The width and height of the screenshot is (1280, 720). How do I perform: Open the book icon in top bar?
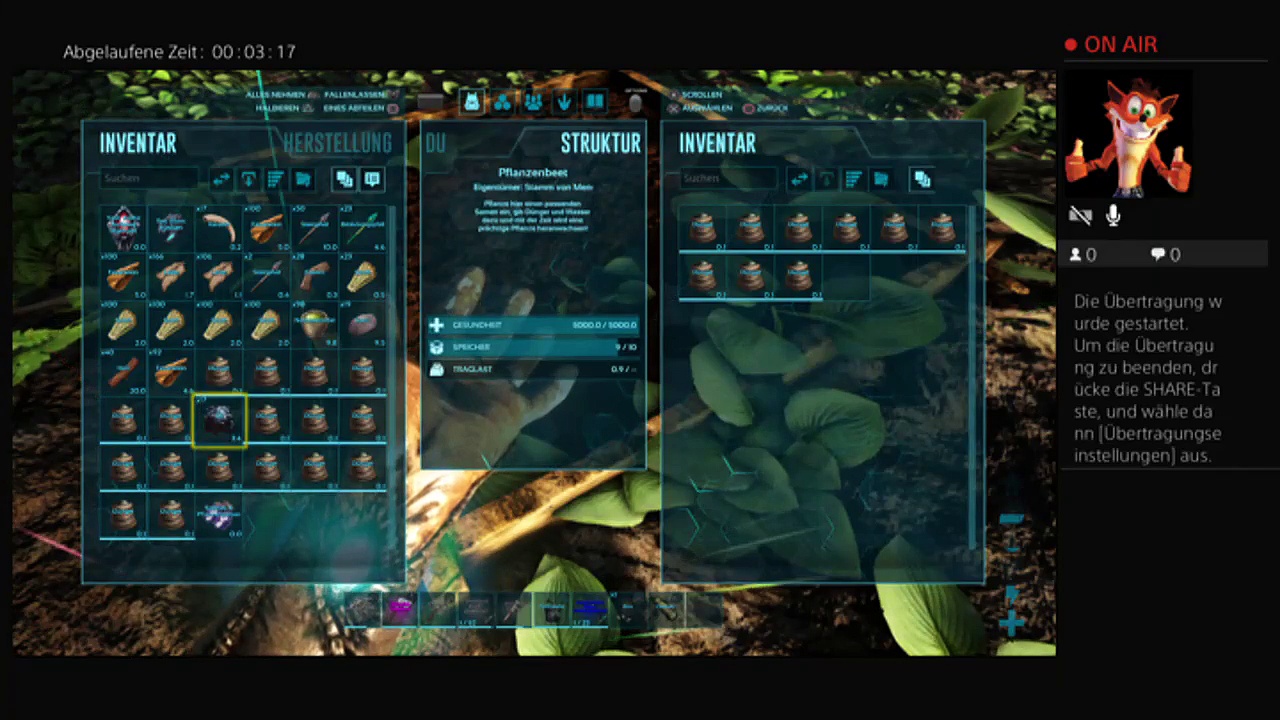[x=595, y=101]
